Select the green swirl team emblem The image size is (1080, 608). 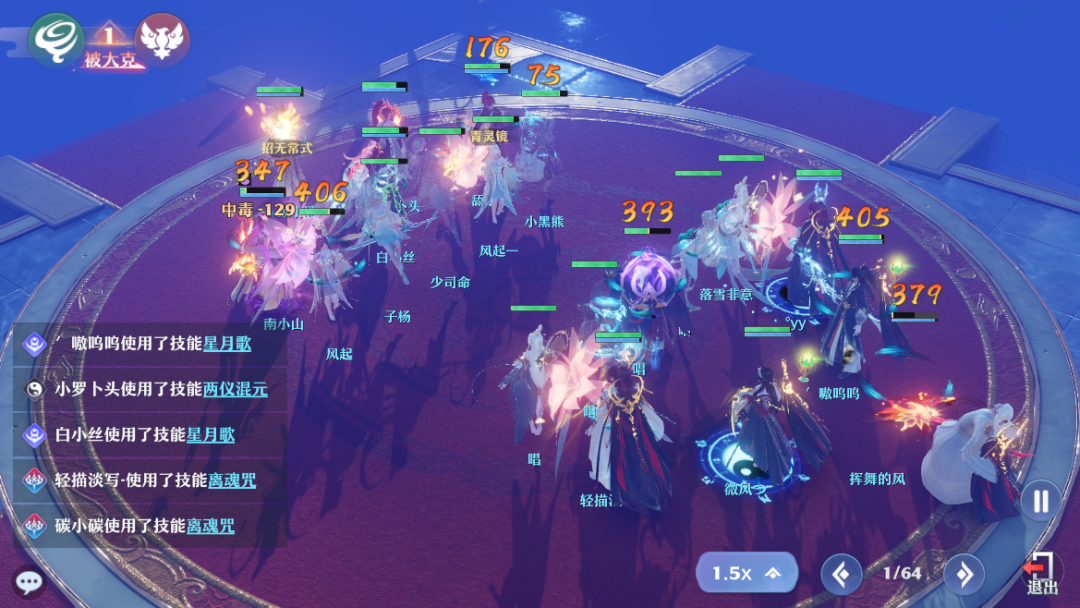[55, 40]
